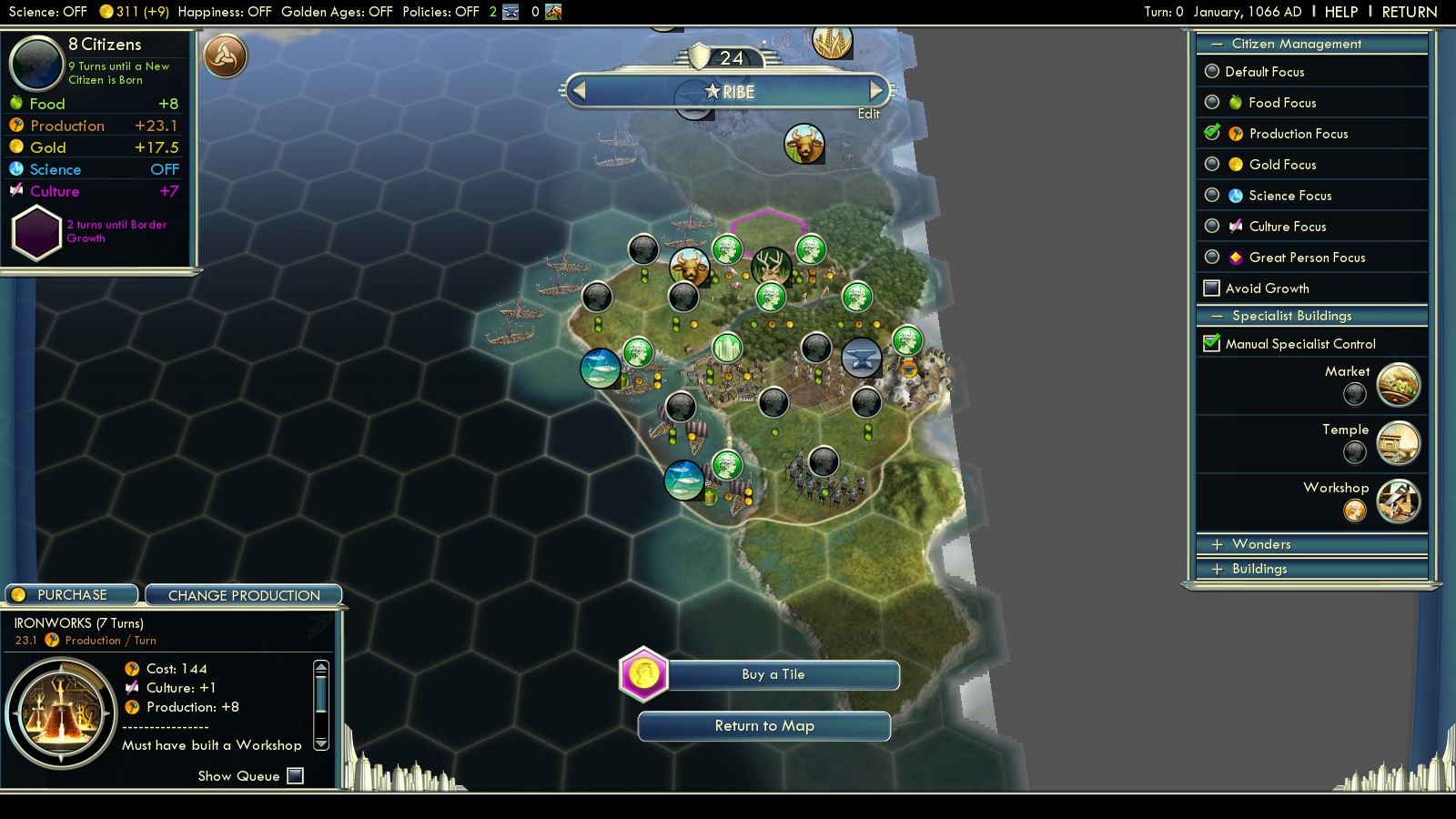Open the Purchase menu
Viewport: 1456px width, 819px height.
coord(72,595)
